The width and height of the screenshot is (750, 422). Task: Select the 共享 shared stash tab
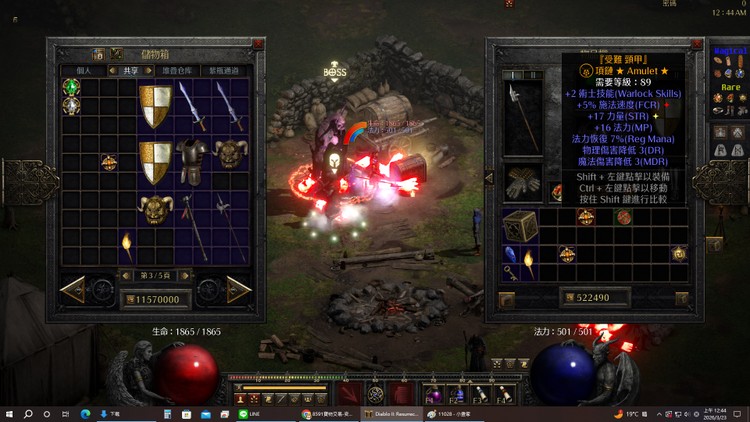click(131, 71)
